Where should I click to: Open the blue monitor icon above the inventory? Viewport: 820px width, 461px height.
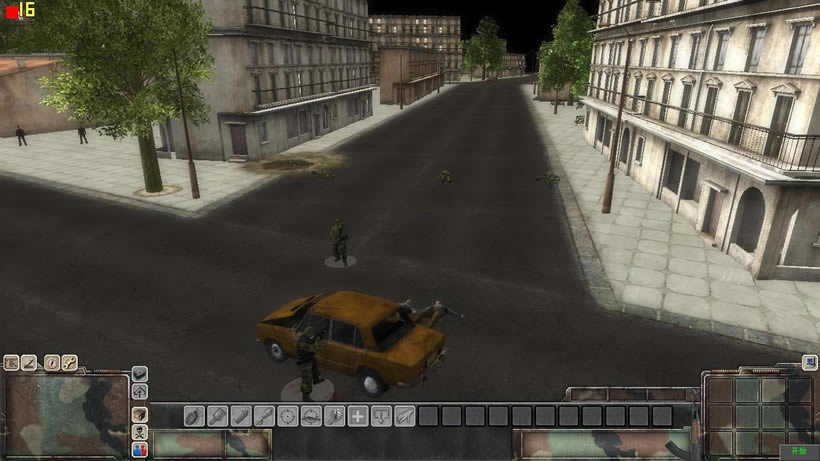809,366
